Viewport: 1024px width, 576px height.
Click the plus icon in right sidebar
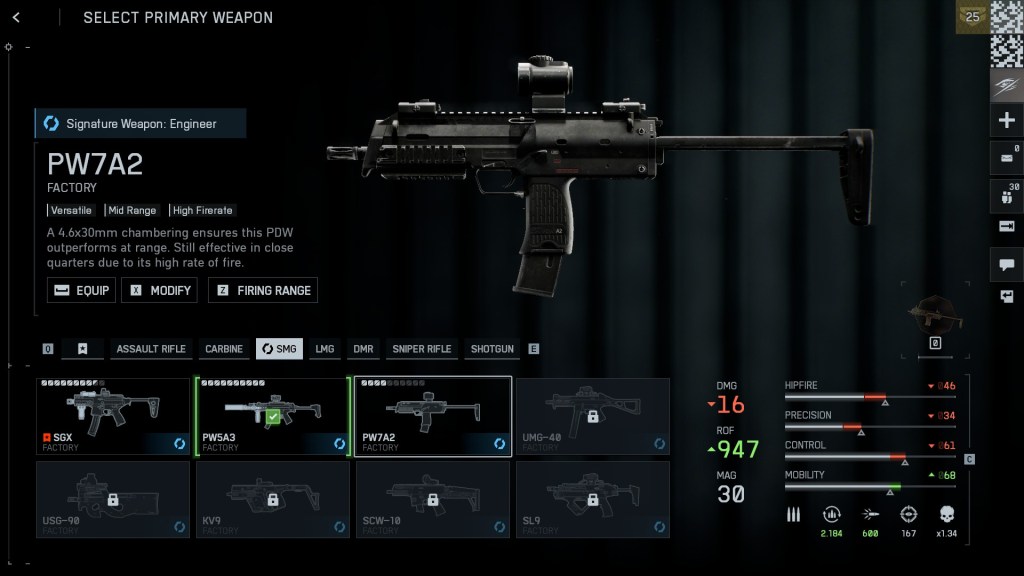click(x=1006, y=121)
